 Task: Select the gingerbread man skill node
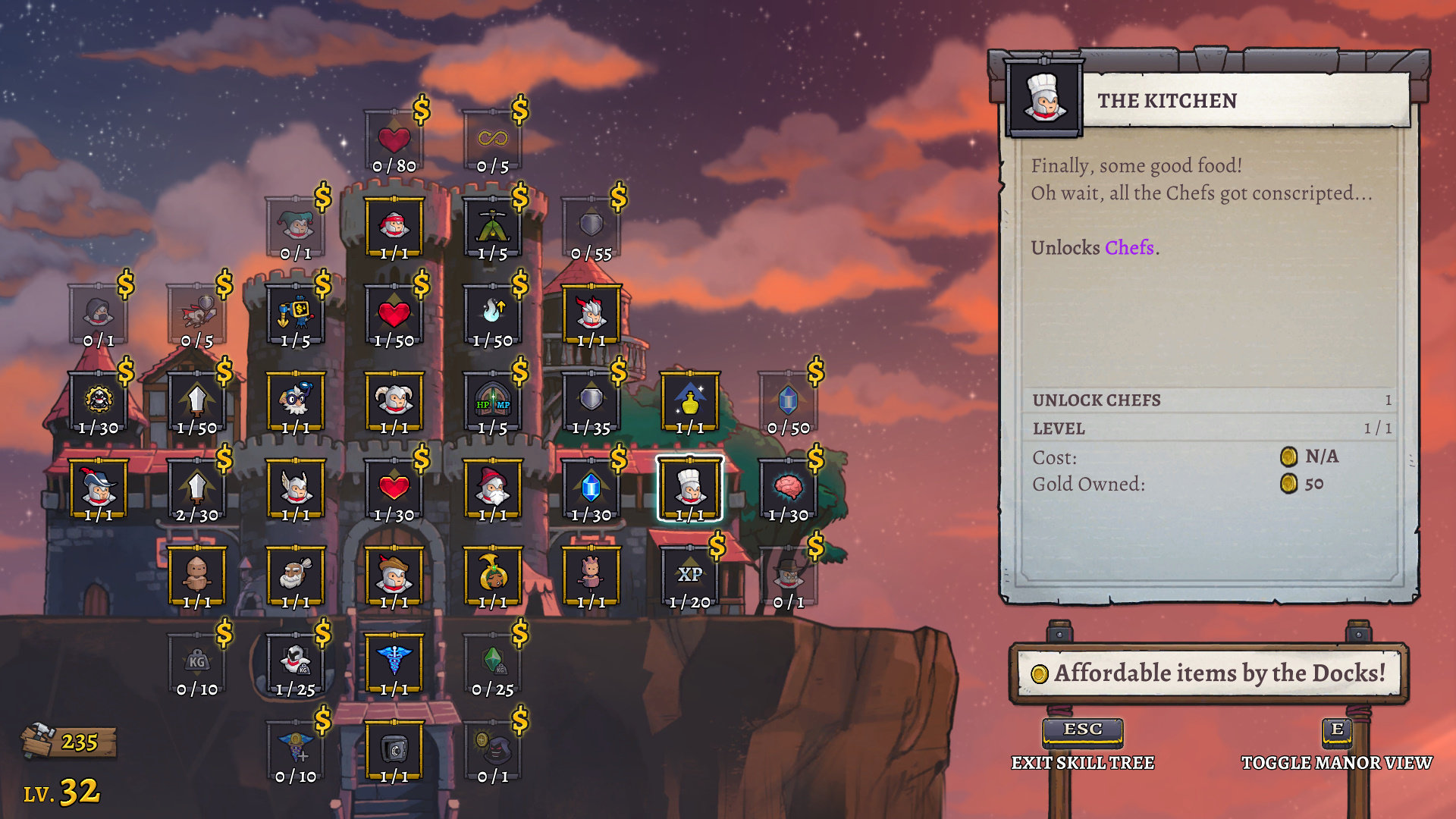[x=196, y=575]
